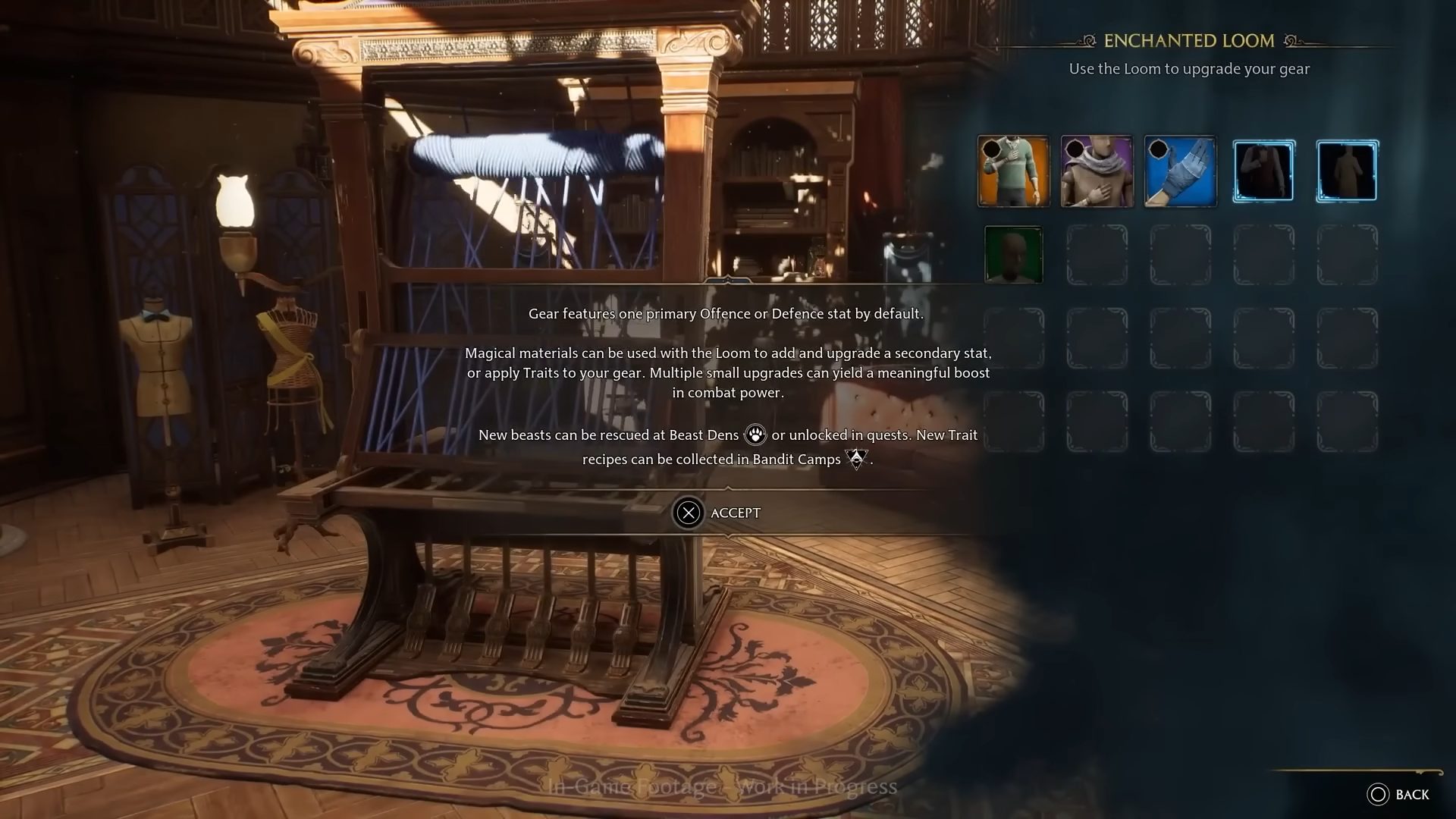Image resolution: width=1456 pixels, height=819 pixels.
Task: Select the first empty slot in second row
Action: (1097, 254)
